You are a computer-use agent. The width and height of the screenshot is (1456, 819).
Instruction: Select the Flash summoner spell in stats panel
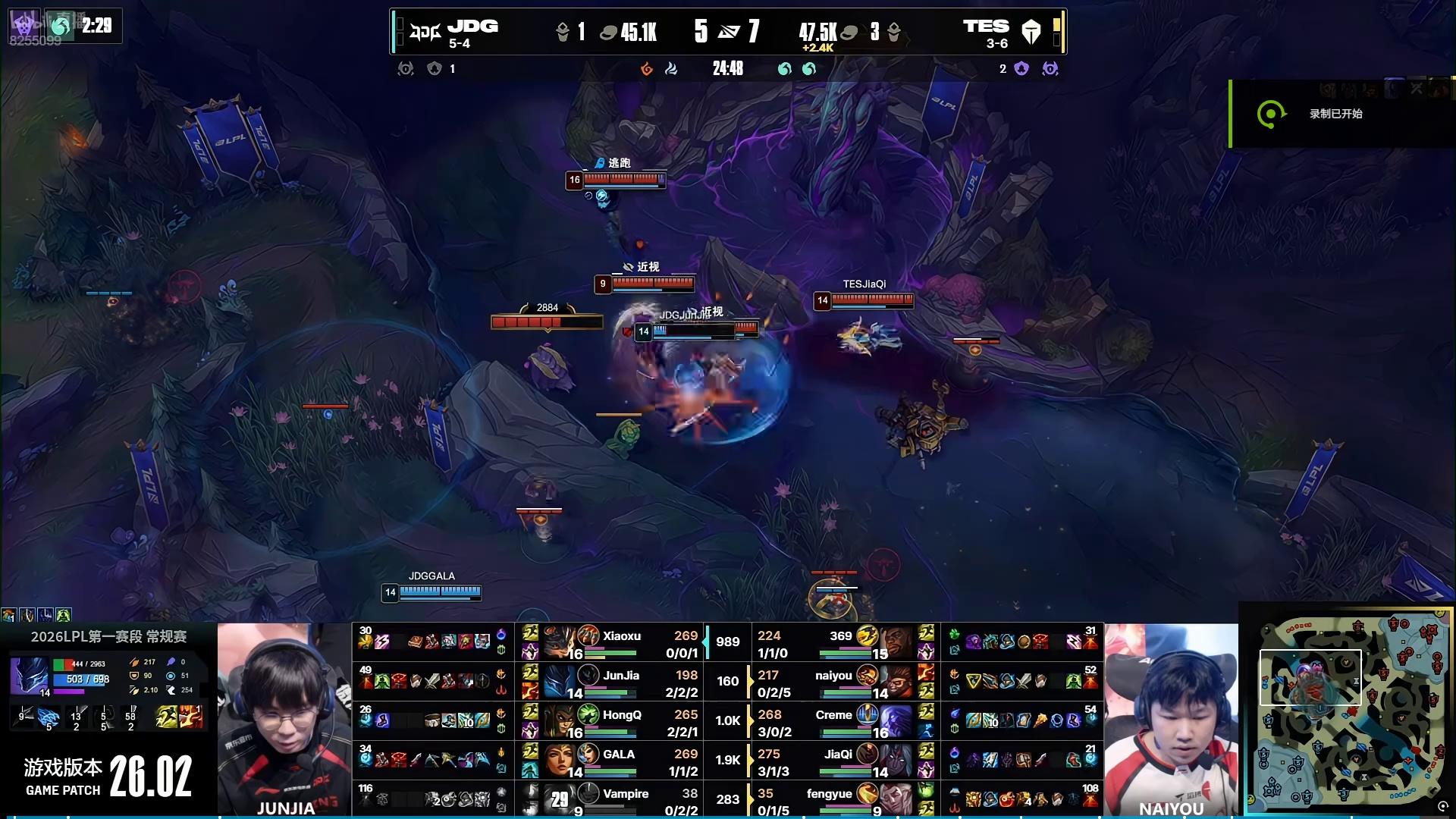coord(166,717)
